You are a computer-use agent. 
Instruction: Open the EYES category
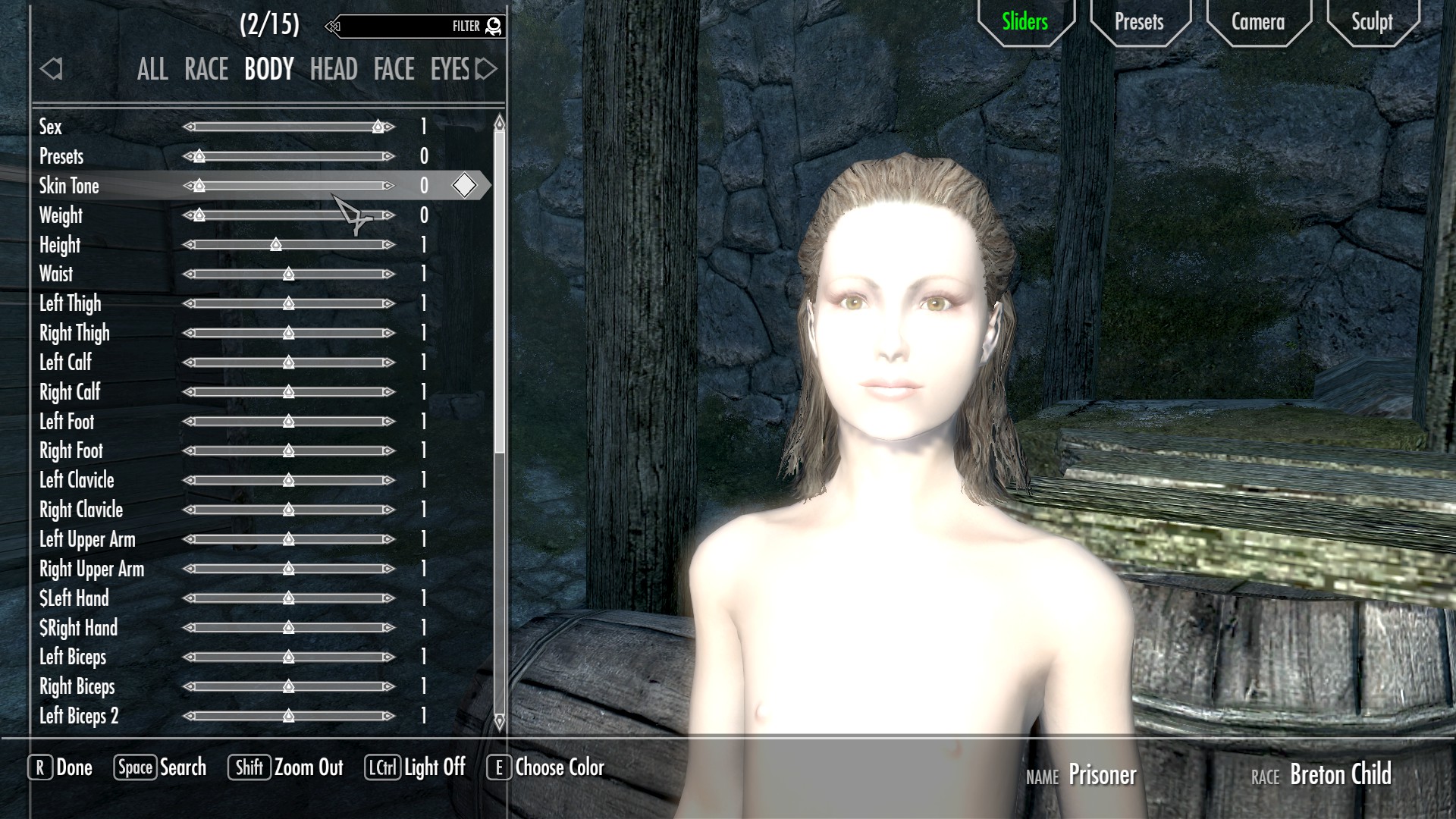coord(450,70)
